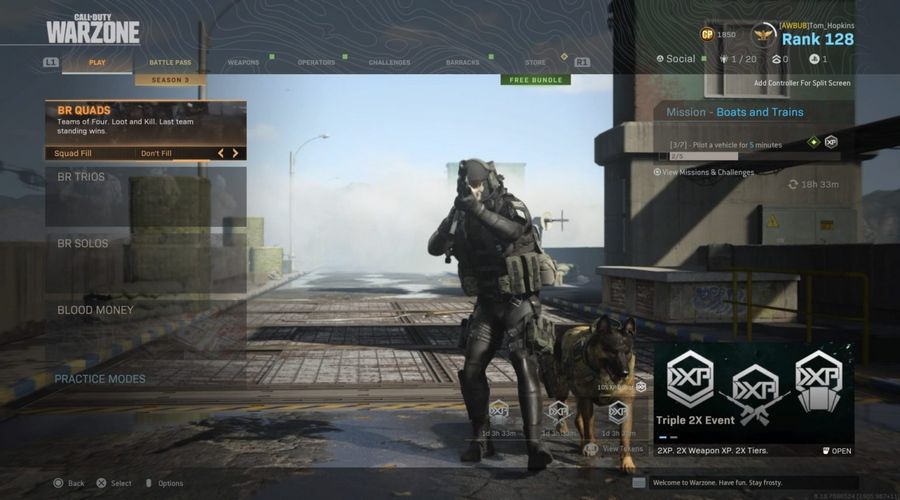Select the Play tab

pos(97,62)
